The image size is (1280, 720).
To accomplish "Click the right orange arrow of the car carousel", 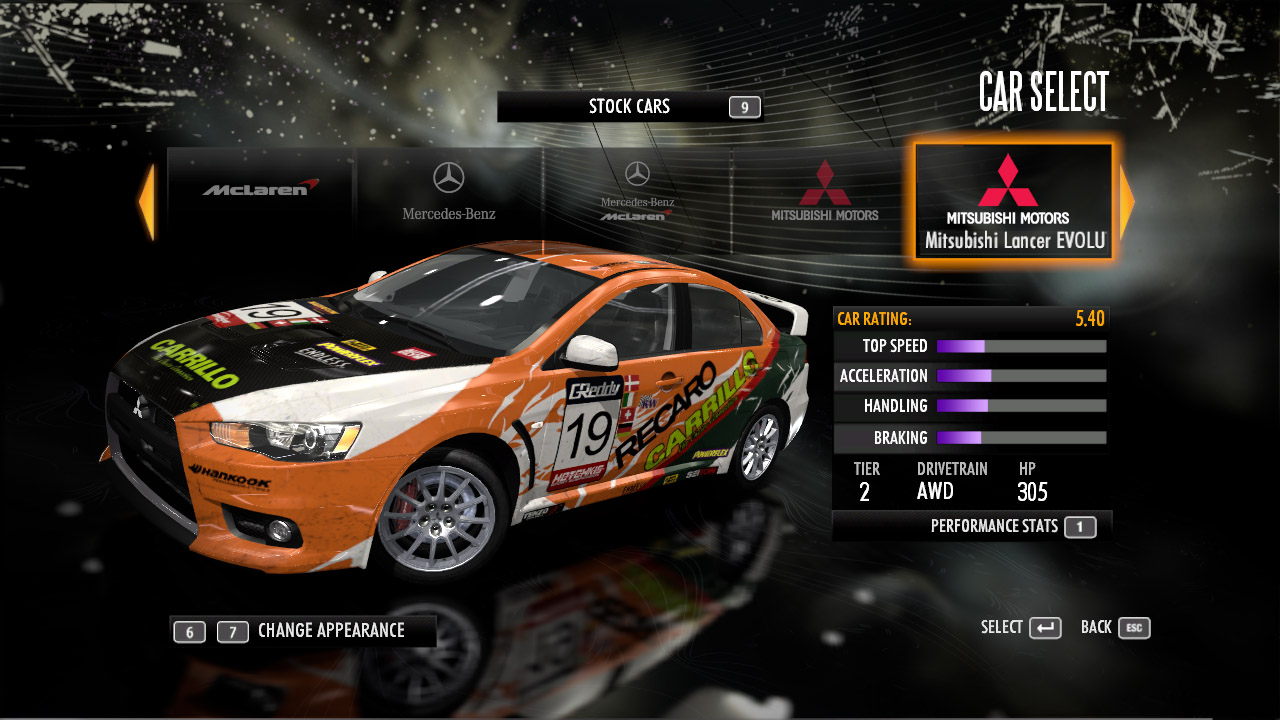I will [1127, 202].
